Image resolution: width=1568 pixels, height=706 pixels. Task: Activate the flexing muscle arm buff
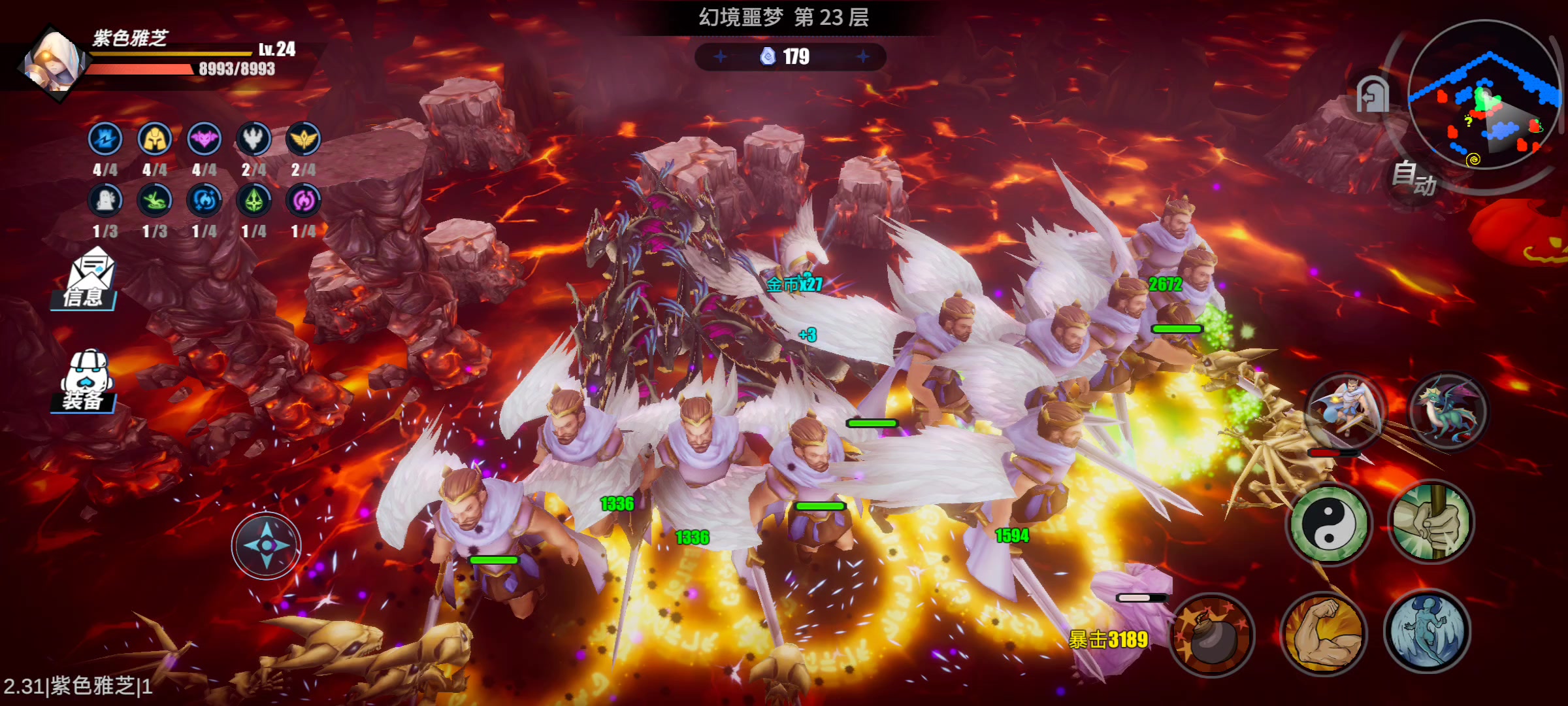coord(1323,632)
